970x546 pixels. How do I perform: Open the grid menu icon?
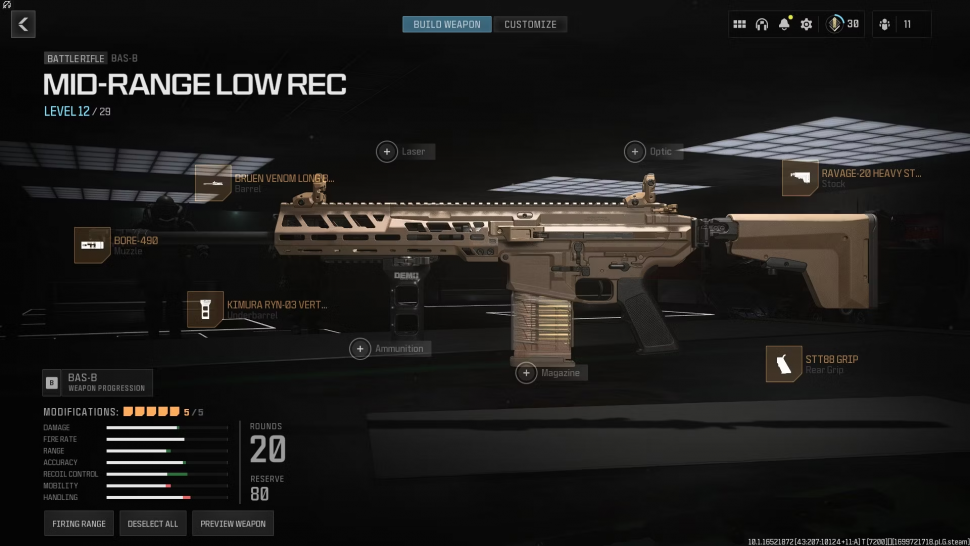[x=740, y=24]
